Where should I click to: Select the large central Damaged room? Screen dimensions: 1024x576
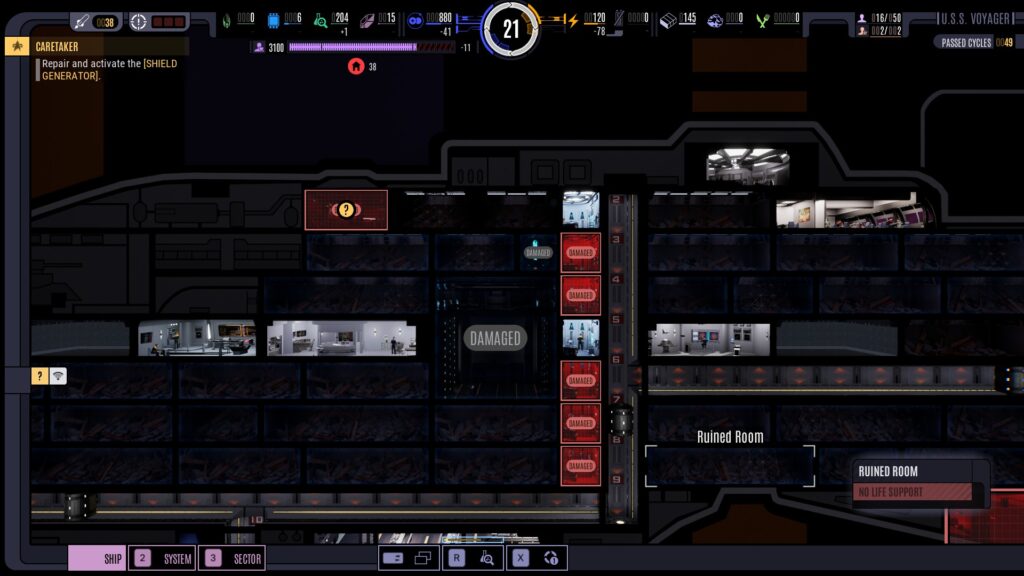(x=495, y=339)
